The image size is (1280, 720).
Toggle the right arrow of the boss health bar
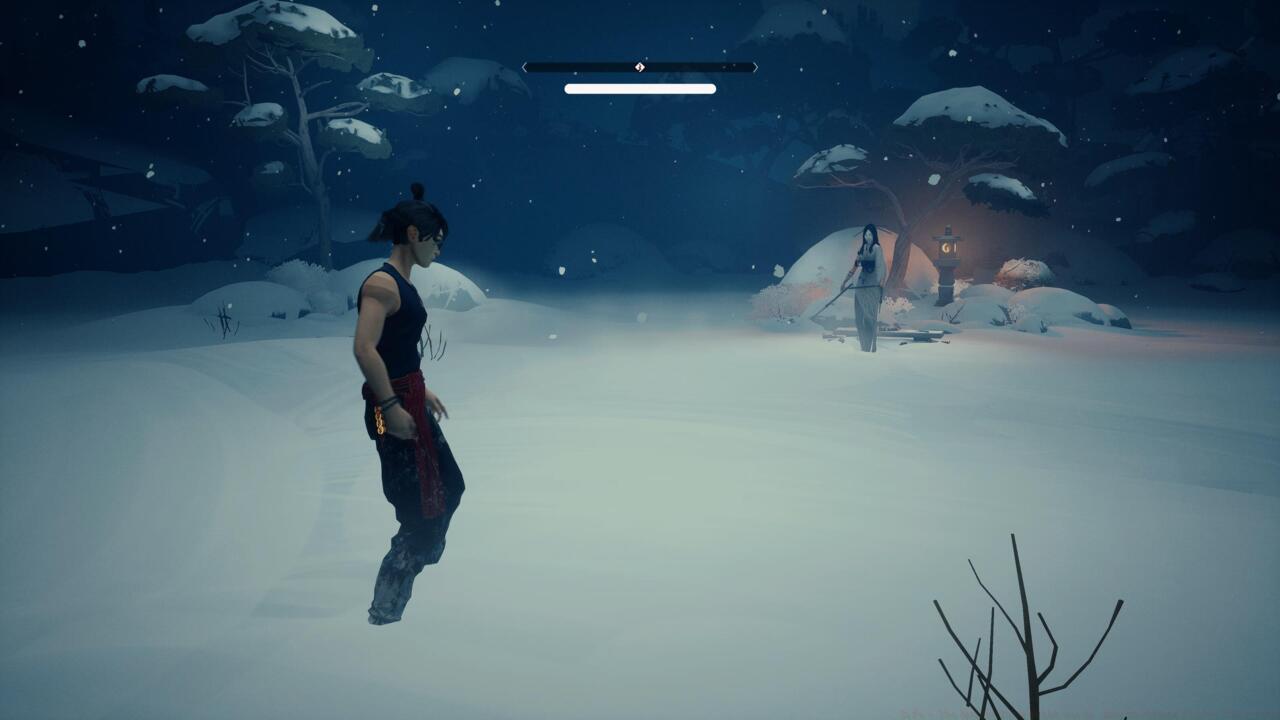[756, 66]
